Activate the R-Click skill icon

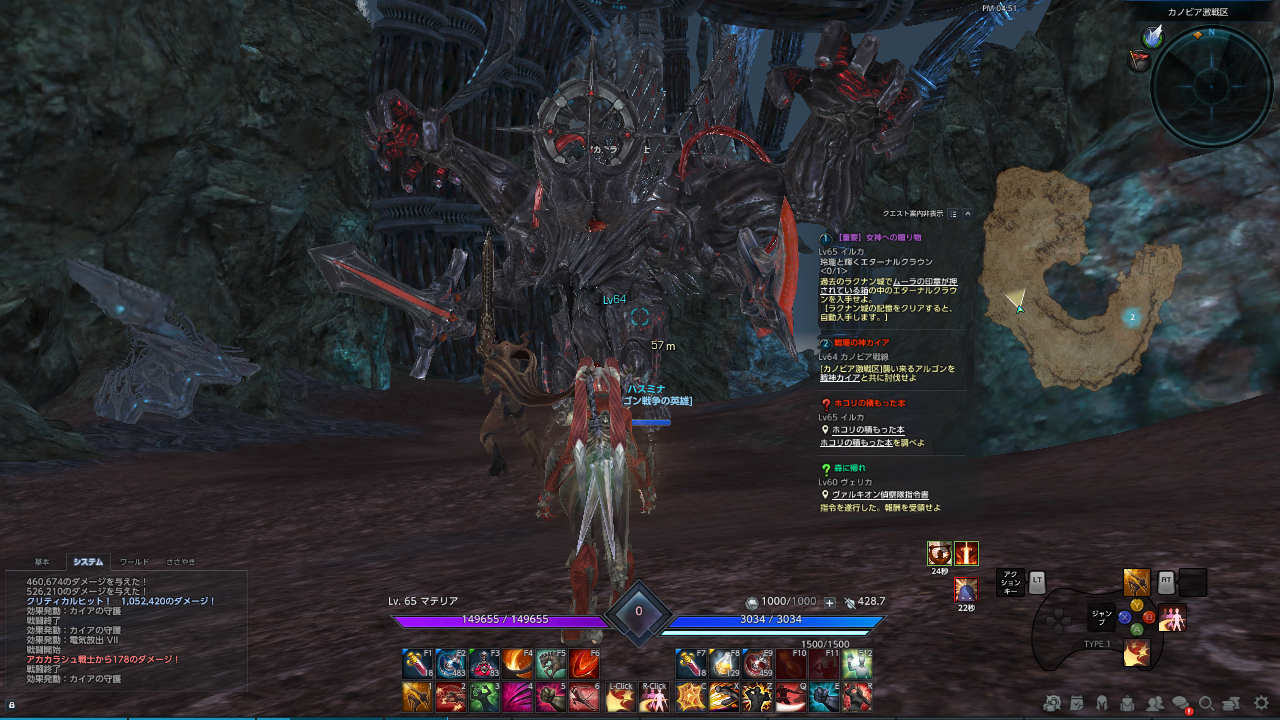656,696
